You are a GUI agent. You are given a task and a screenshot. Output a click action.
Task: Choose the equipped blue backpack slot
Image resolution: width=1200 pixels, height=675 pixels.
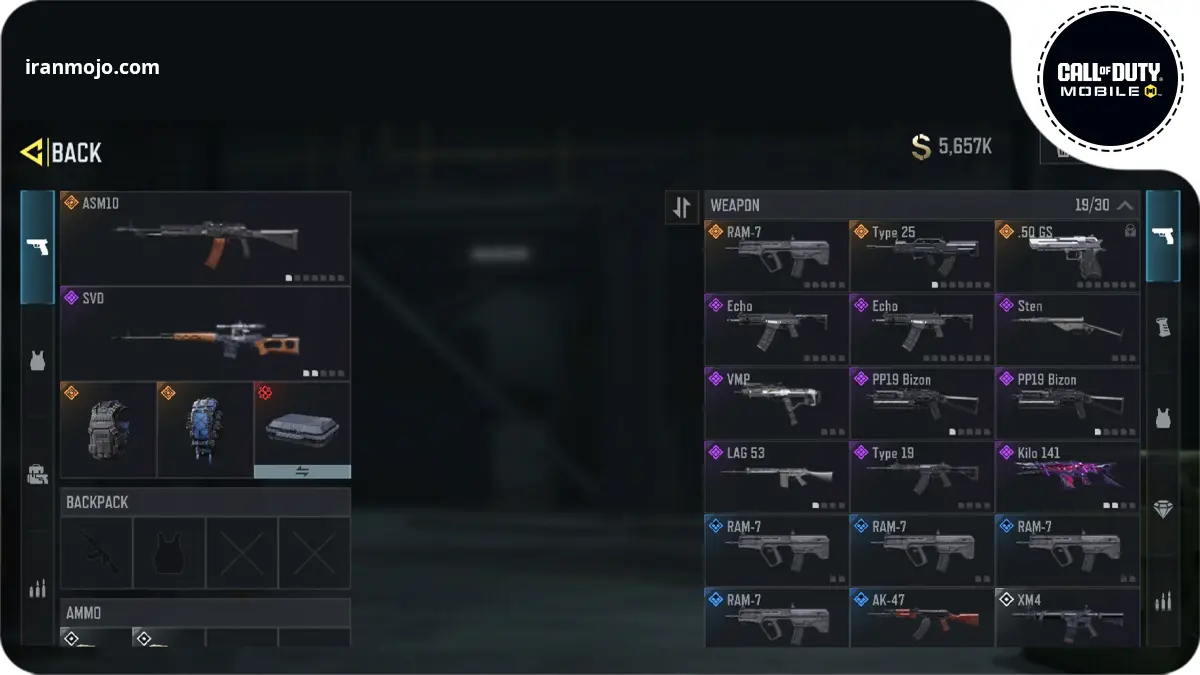click(x=204, y=430)
